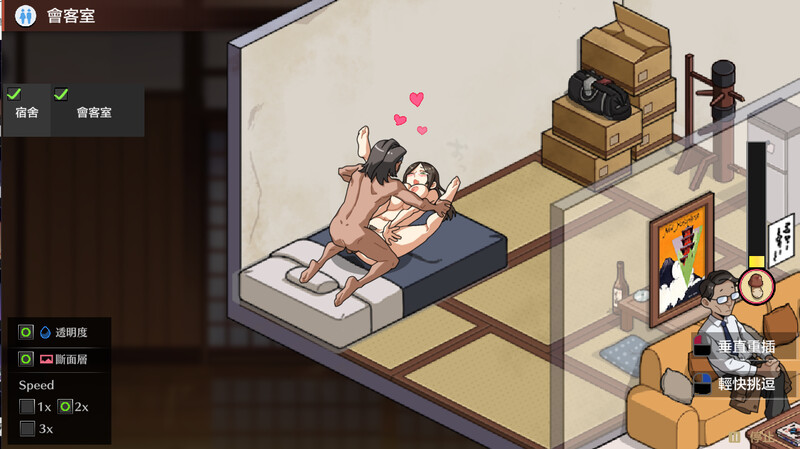Choose the 輕快挑逗 action button

[745, 382]
